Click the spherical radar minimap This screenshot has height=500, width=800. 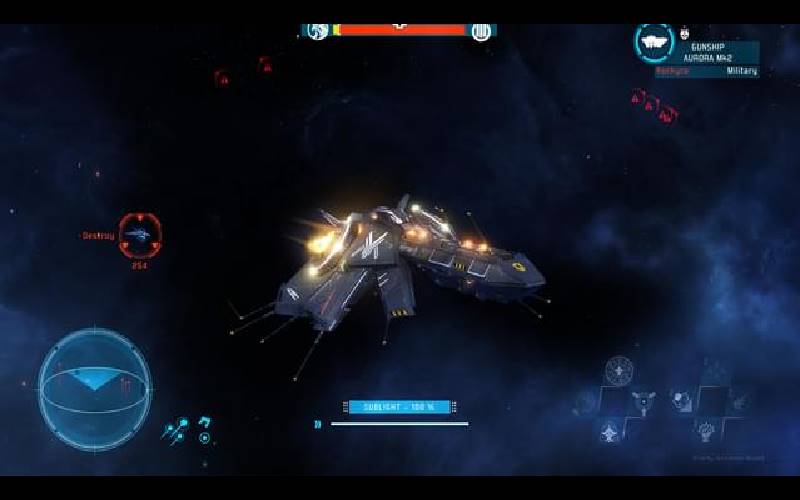[x=95, y=383]
